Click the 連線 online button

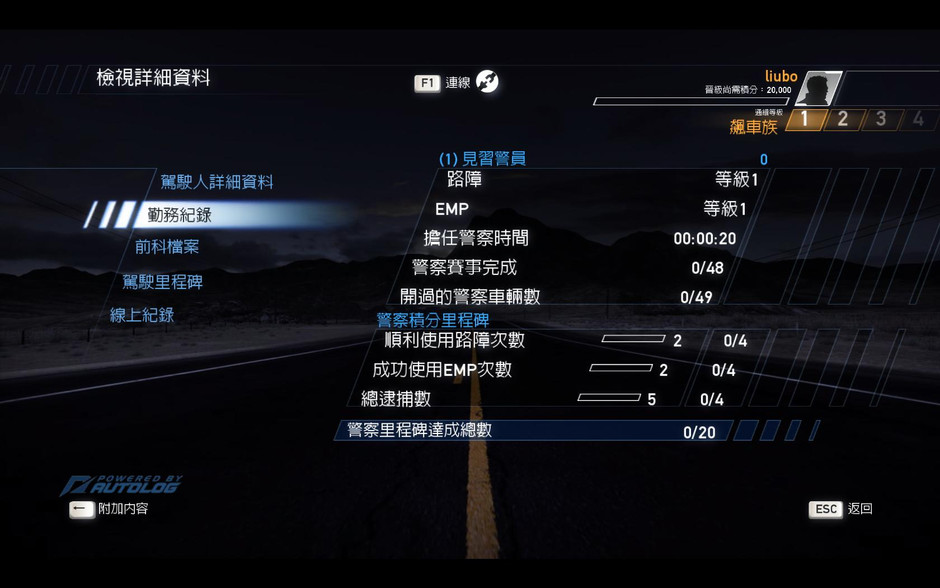click(x=457, y=83)
